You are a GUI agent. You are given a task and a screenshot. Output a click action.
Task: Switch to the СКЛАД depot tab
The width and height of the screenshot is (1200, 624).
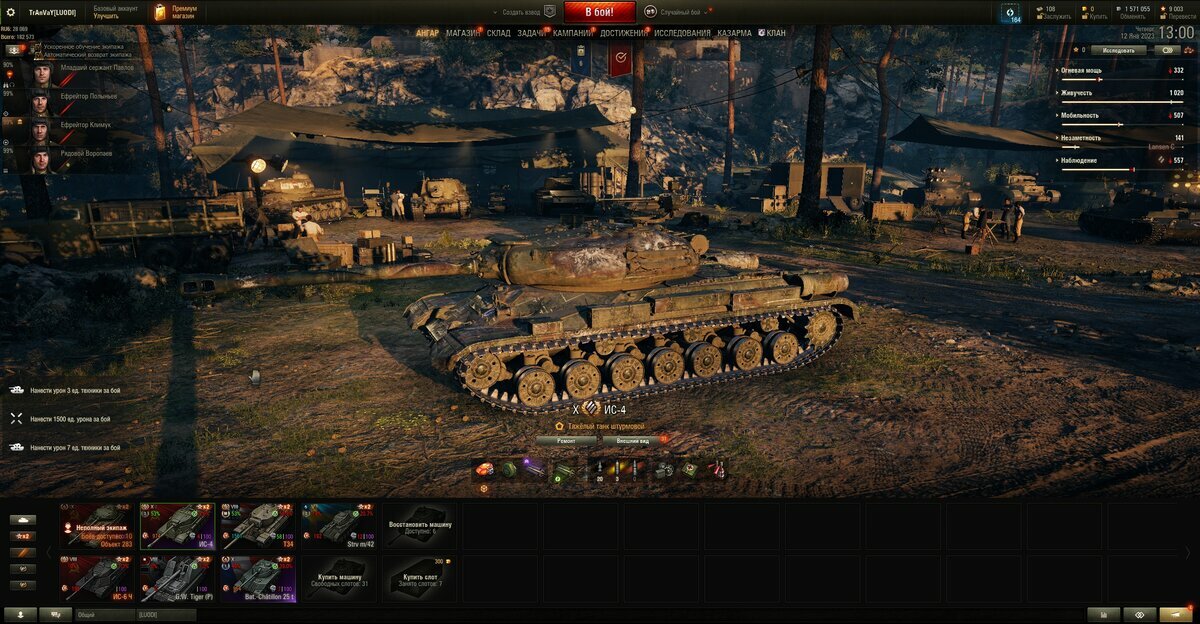click(x=499, y=33)
